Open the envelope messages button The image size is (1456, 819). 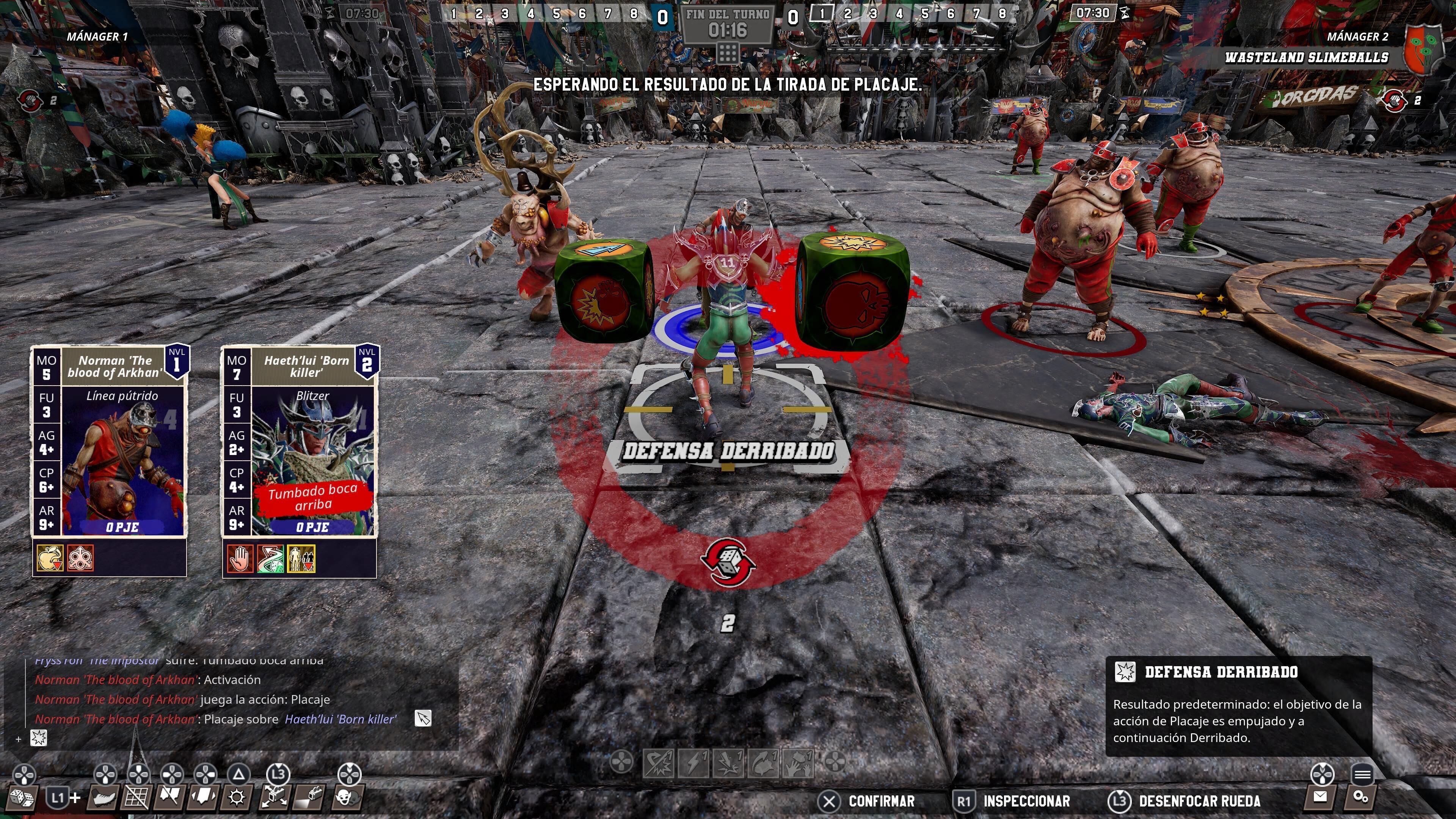(x=1320, y=797)
